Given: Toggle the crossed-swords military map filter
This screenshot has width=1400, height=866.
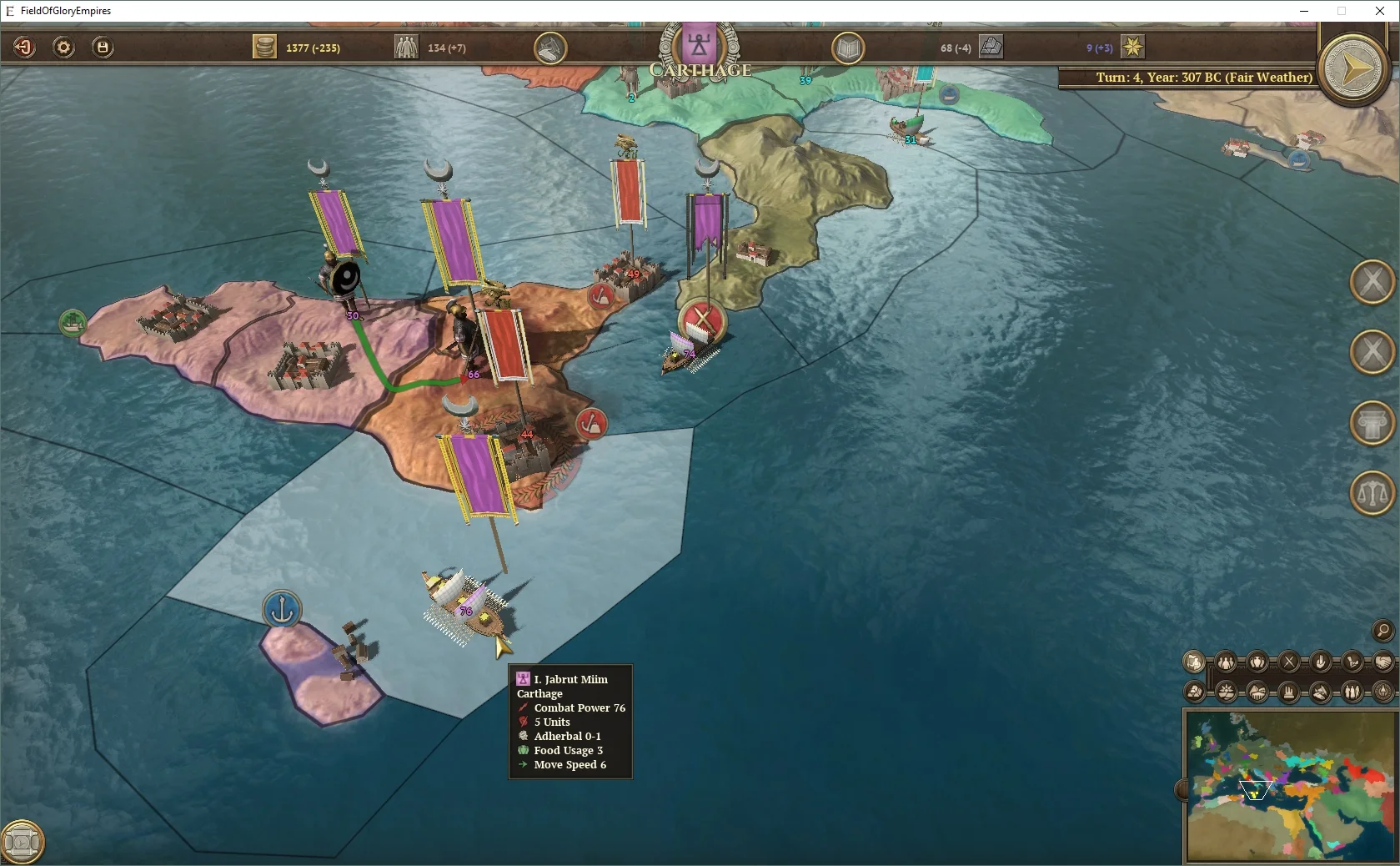Looking at the screenshot, I should (x=1290, y=662).
